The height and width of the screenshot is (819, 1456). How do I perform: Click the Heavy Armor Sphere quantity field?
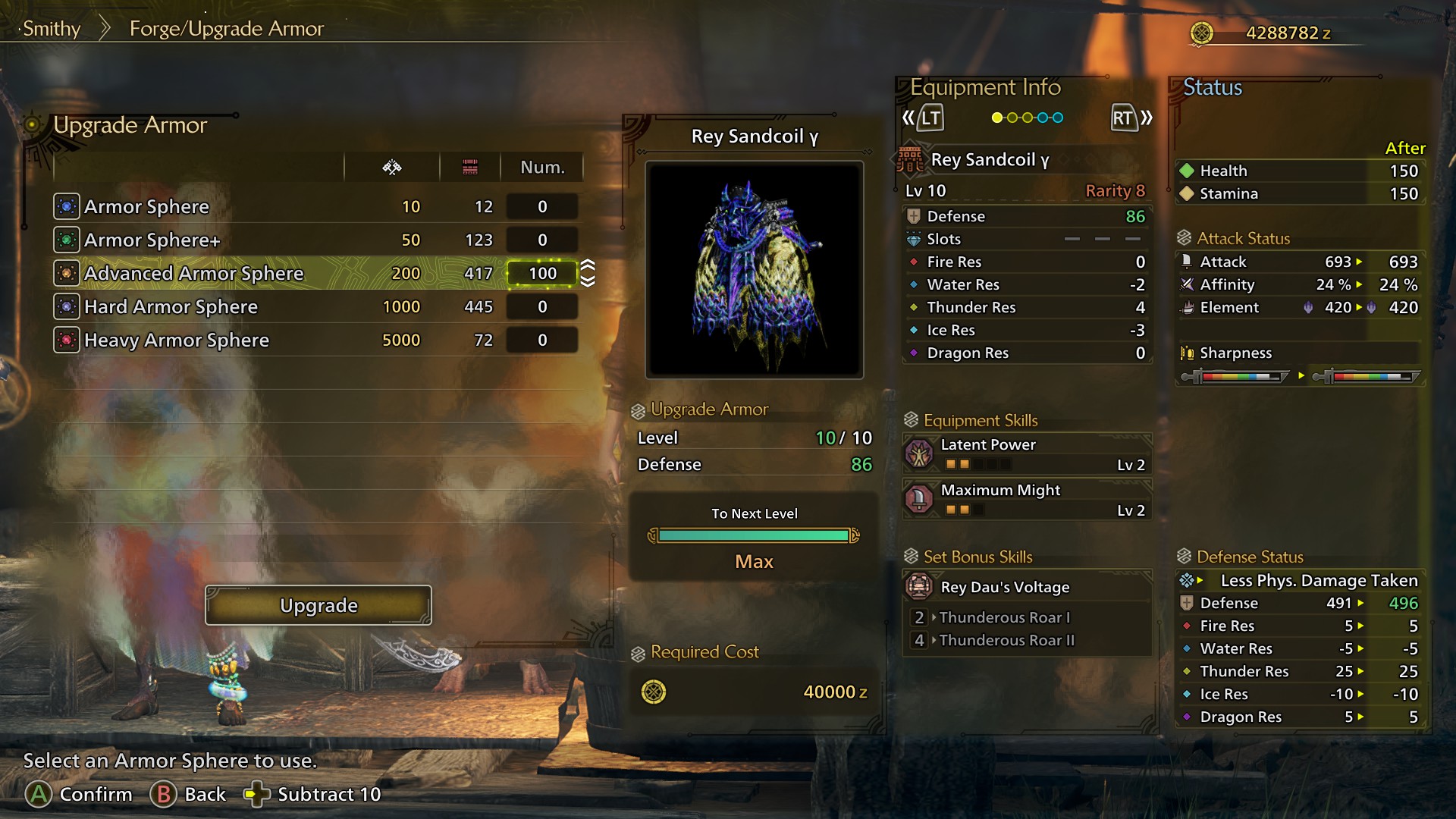click(x=542, y=340)
